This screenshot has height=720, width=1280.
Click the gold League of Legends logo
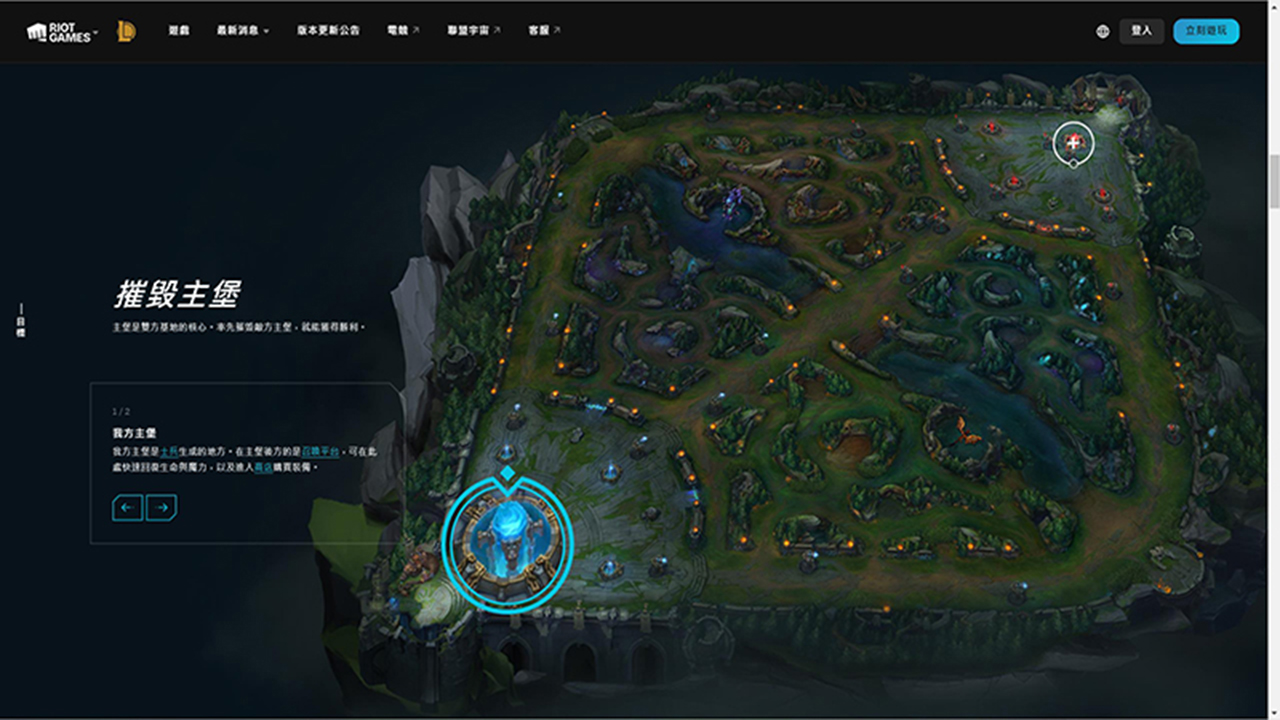click(x=126, y=32)
